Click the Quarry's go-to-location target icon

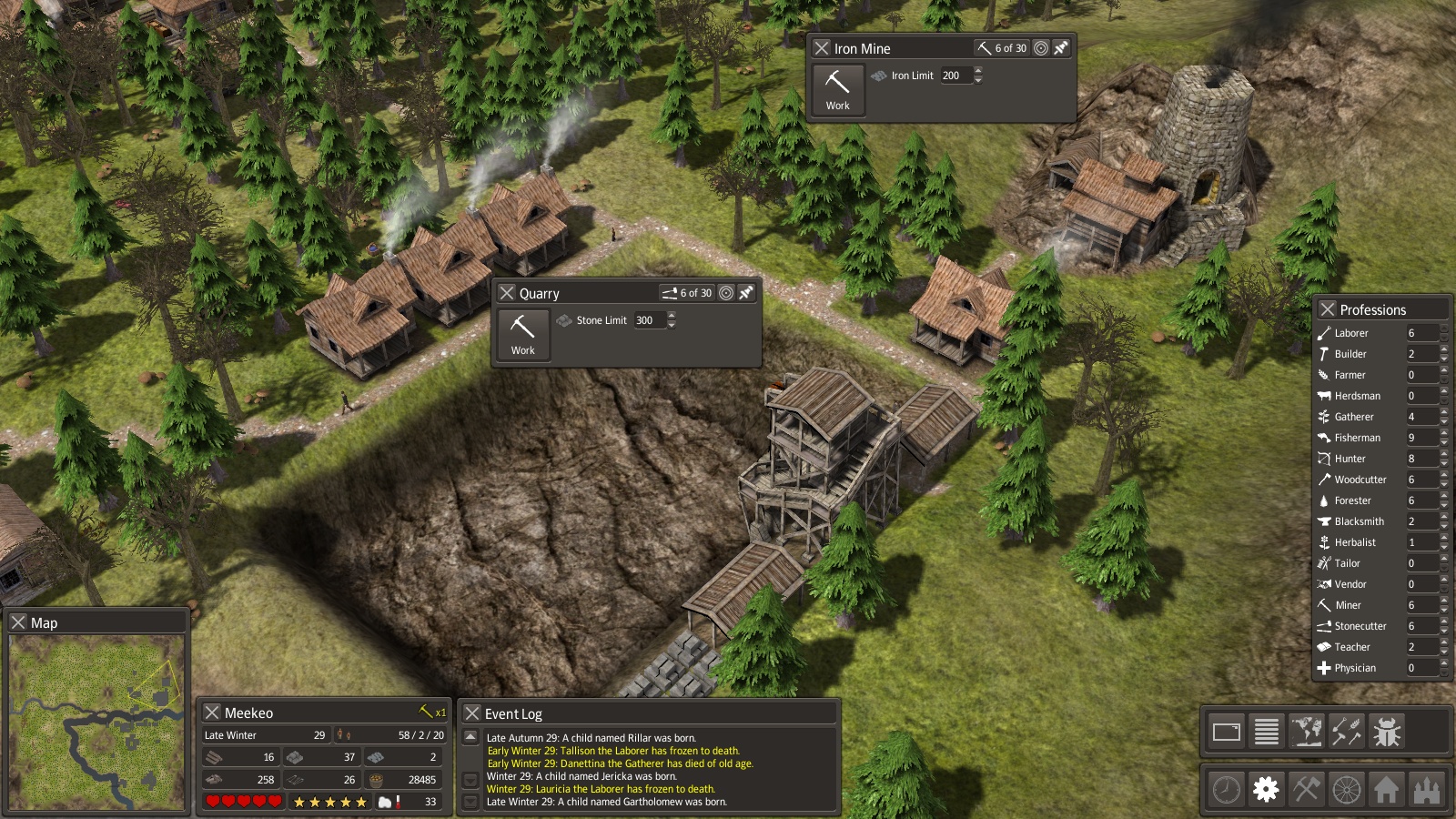click(726, 293)
